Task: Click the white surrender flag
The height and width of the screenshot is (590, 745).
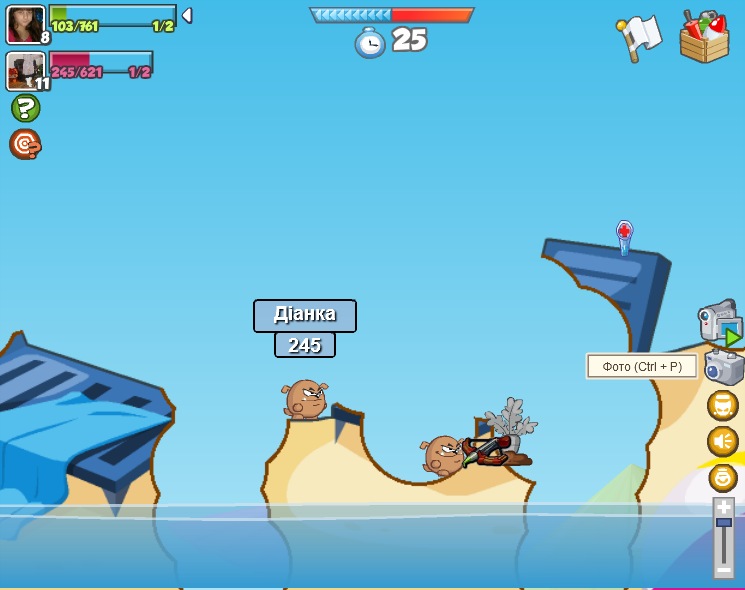Action: (x=640, y=37)
